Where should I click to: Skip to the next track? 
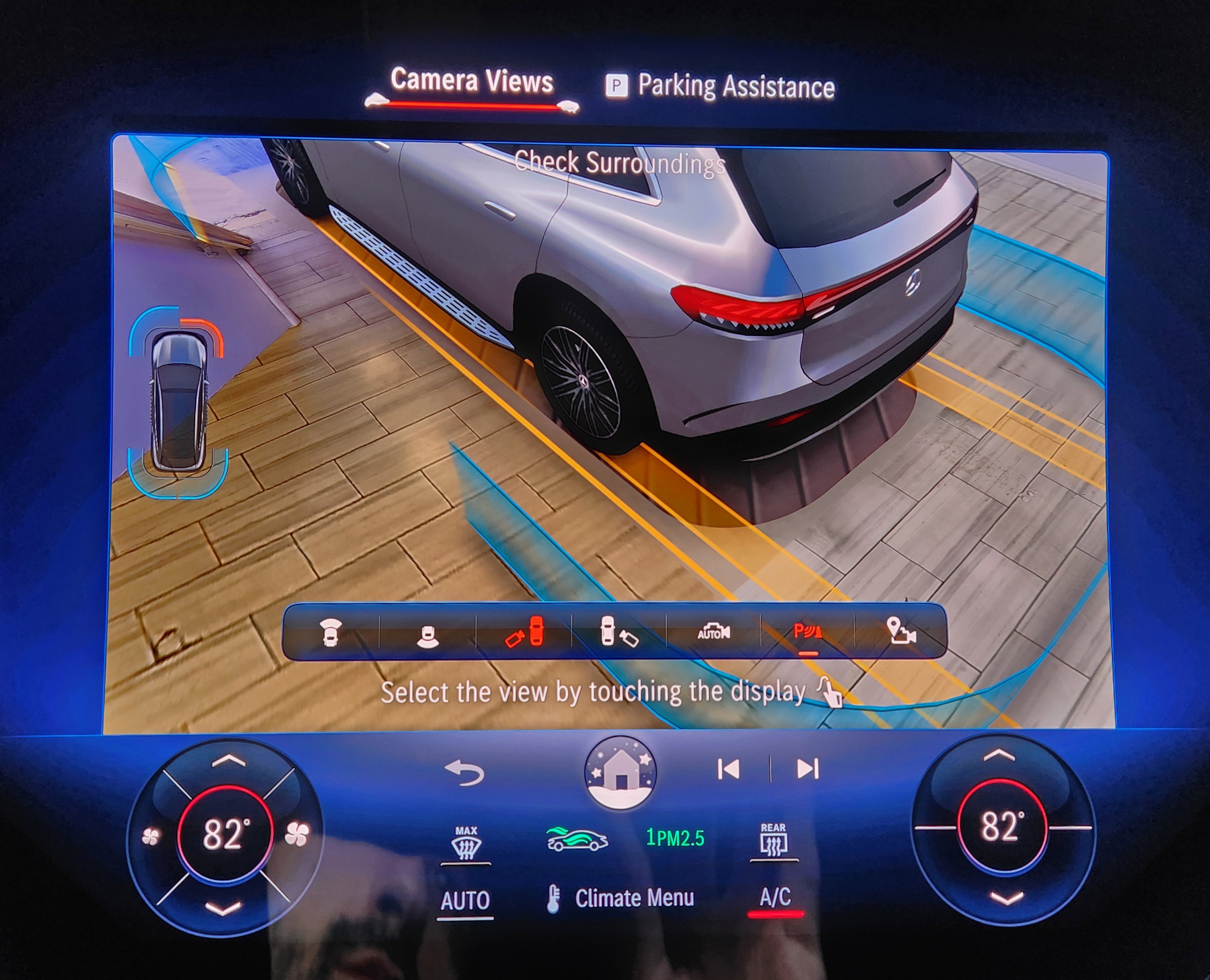(807, 769)
